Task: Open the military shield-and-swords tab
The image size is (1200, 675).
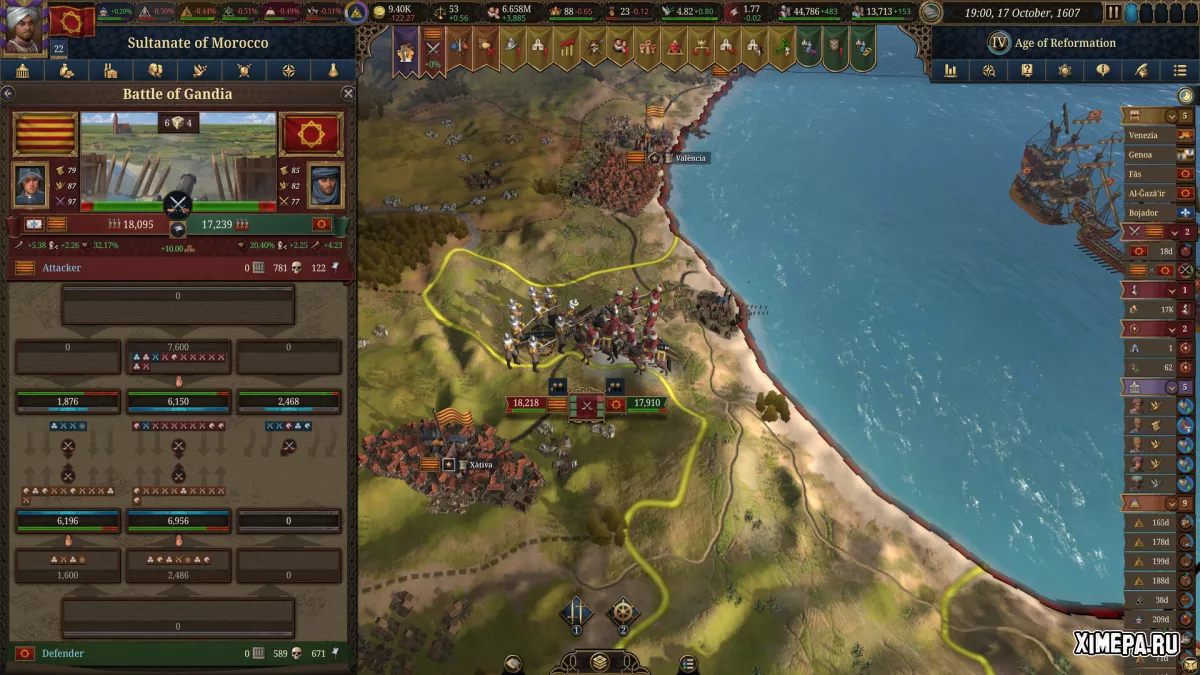Action: pos(244,71)
